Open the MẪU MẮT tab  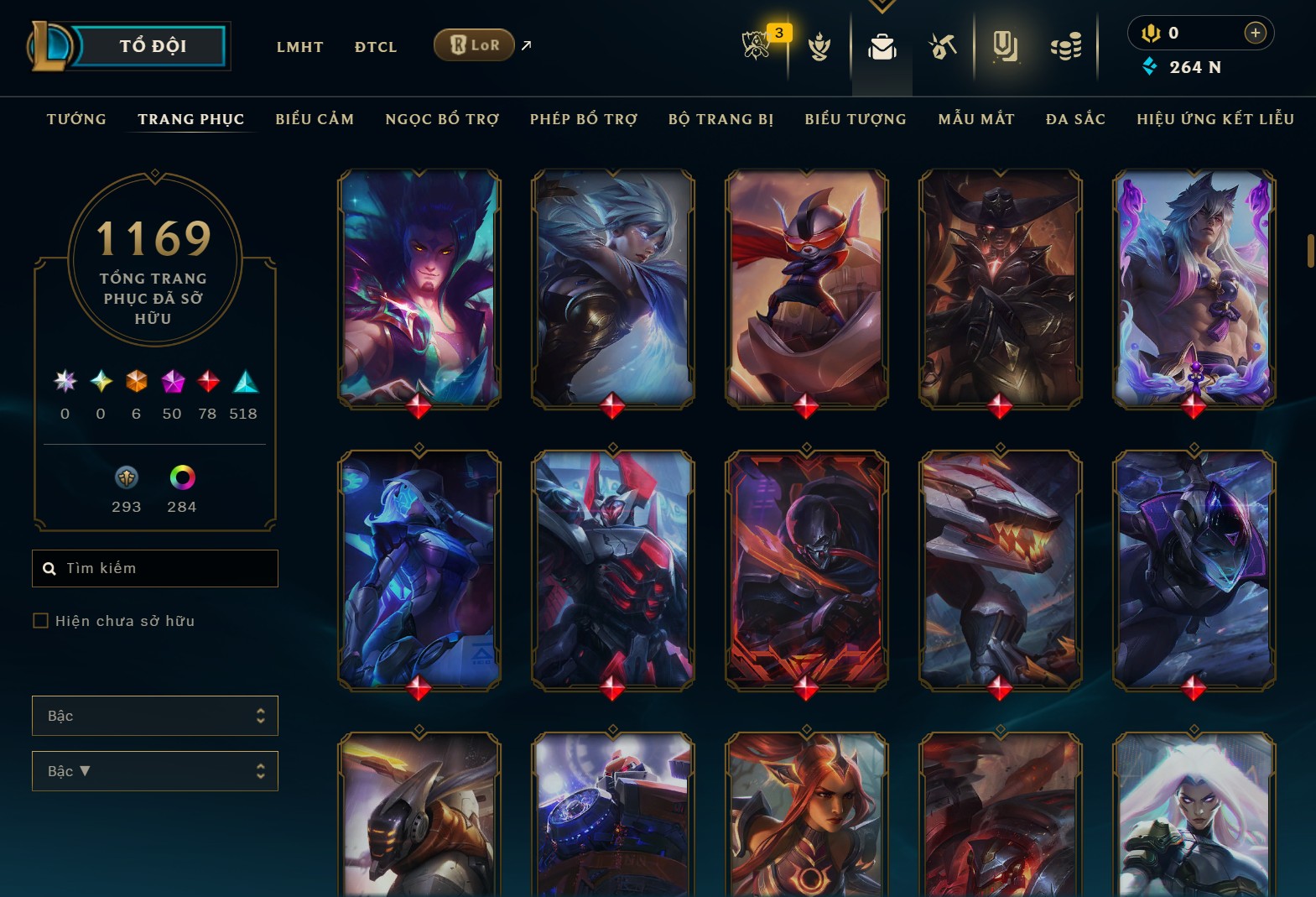[x=976, y=119]
